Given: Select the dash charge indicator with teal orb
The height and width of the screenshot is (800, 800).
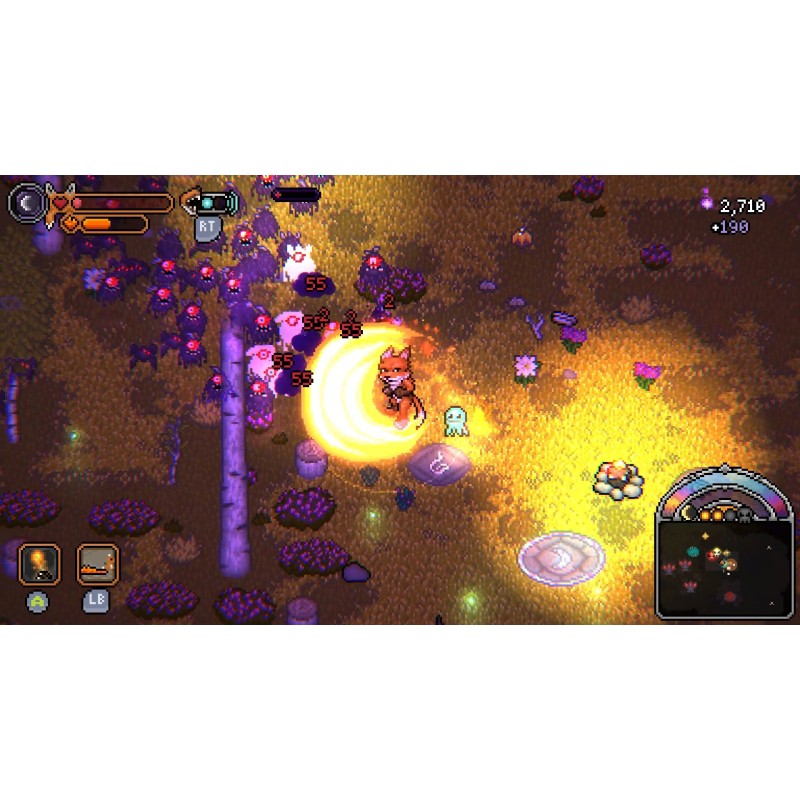Looking at the screenshot, I should 210,202.
